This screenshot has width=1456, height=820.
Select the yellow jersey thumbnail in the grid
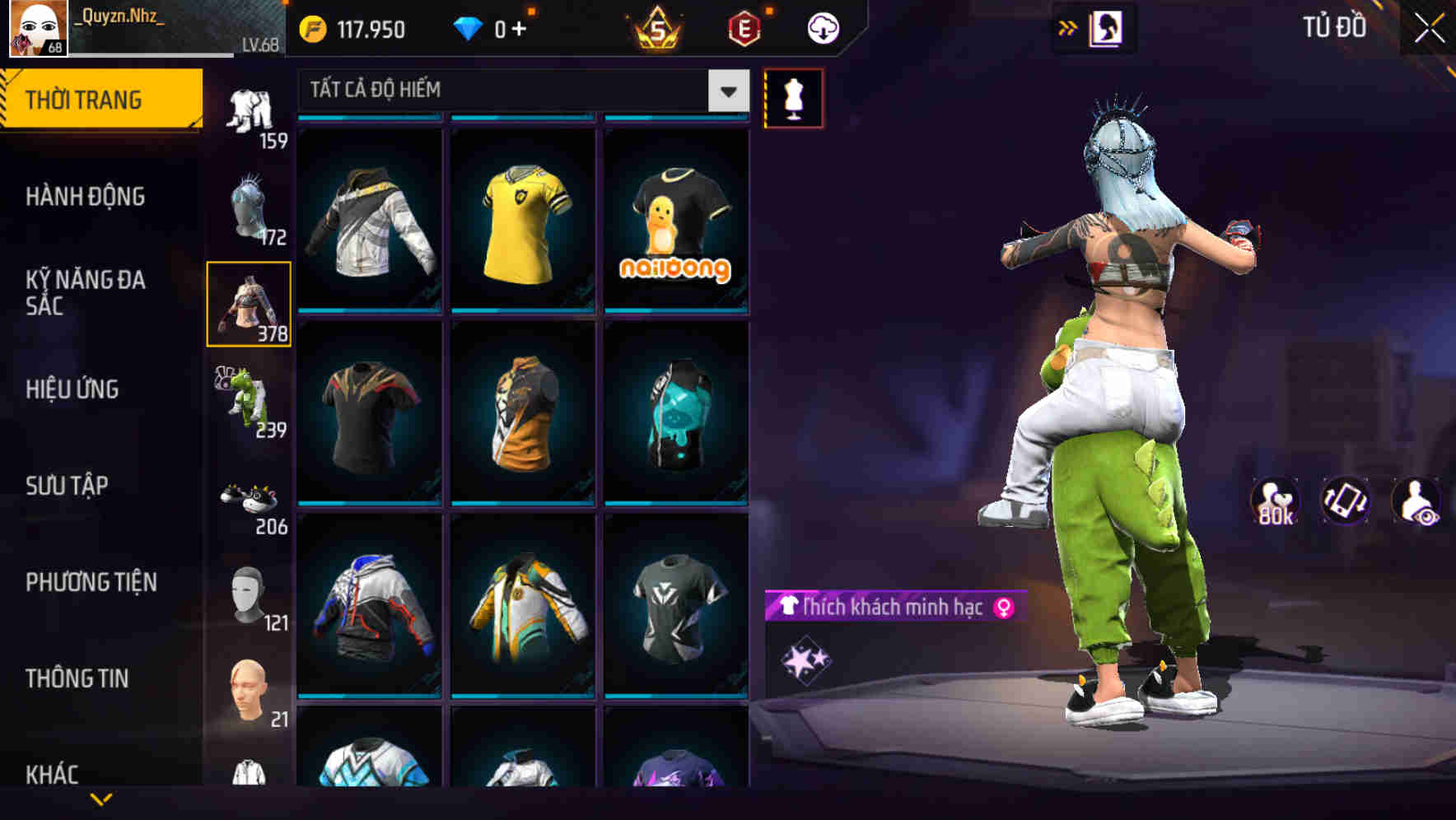524,222
